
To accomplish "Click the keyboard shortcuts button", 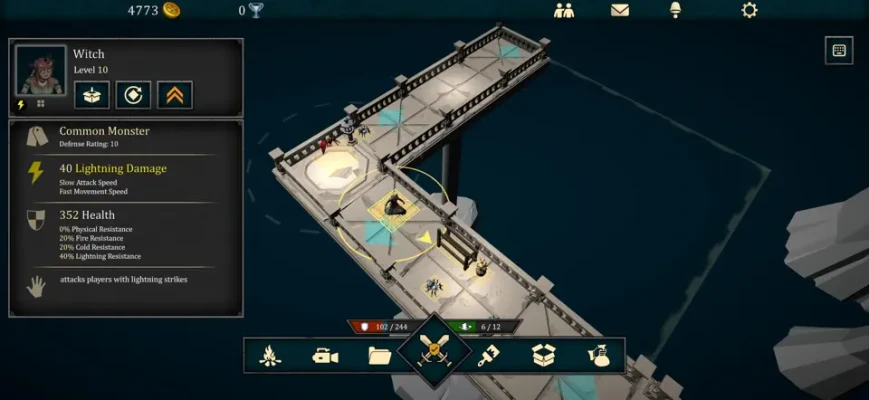I will 838,50.
